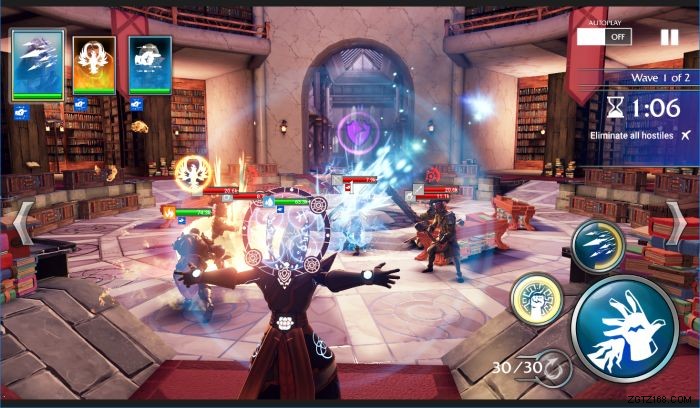Select the ice shards hero card
Viewport: 700px width, 408px height.
38,65
